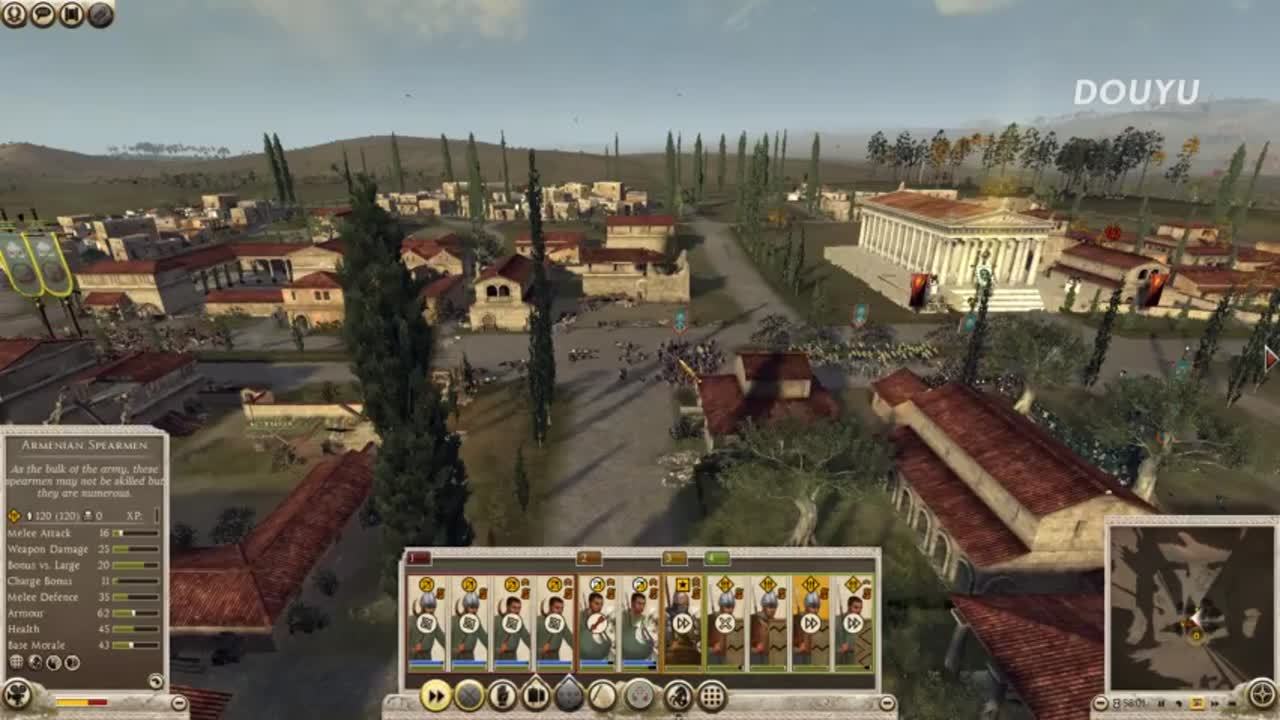
Task: Click the battle minimap
Action: pos(1190,606)
